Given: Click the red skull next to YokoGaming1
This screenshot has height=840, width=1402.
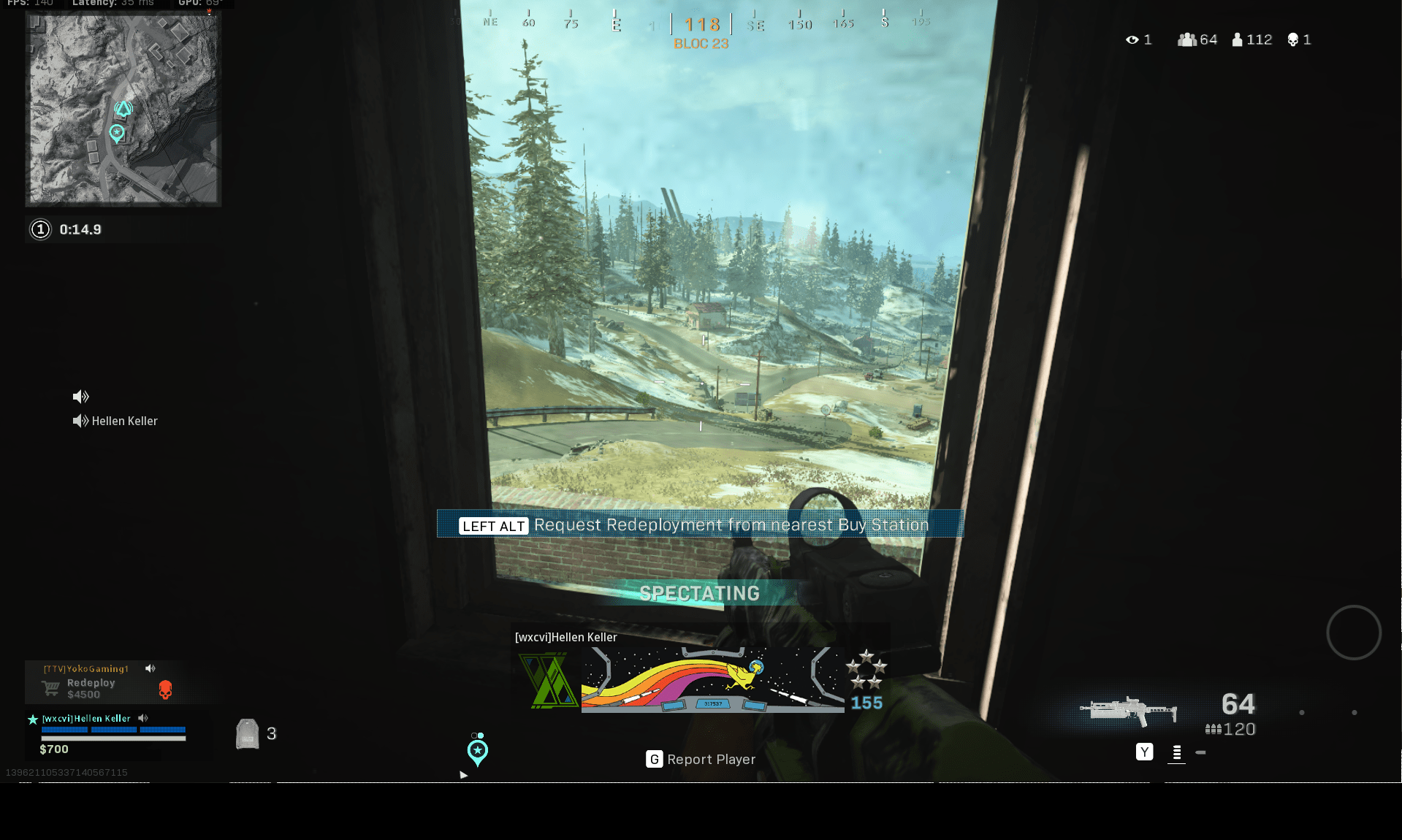Looking at the screenshot, I should pyautogui.click(x=166, y=689).
